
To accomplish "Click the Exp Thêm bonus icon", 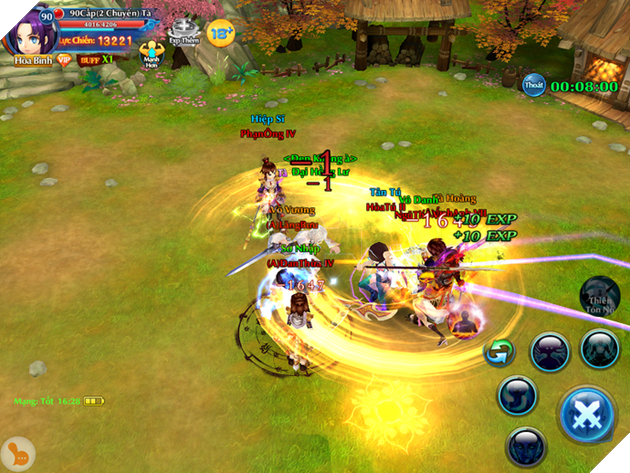I will pyautogui.click(x=184, y=33).
